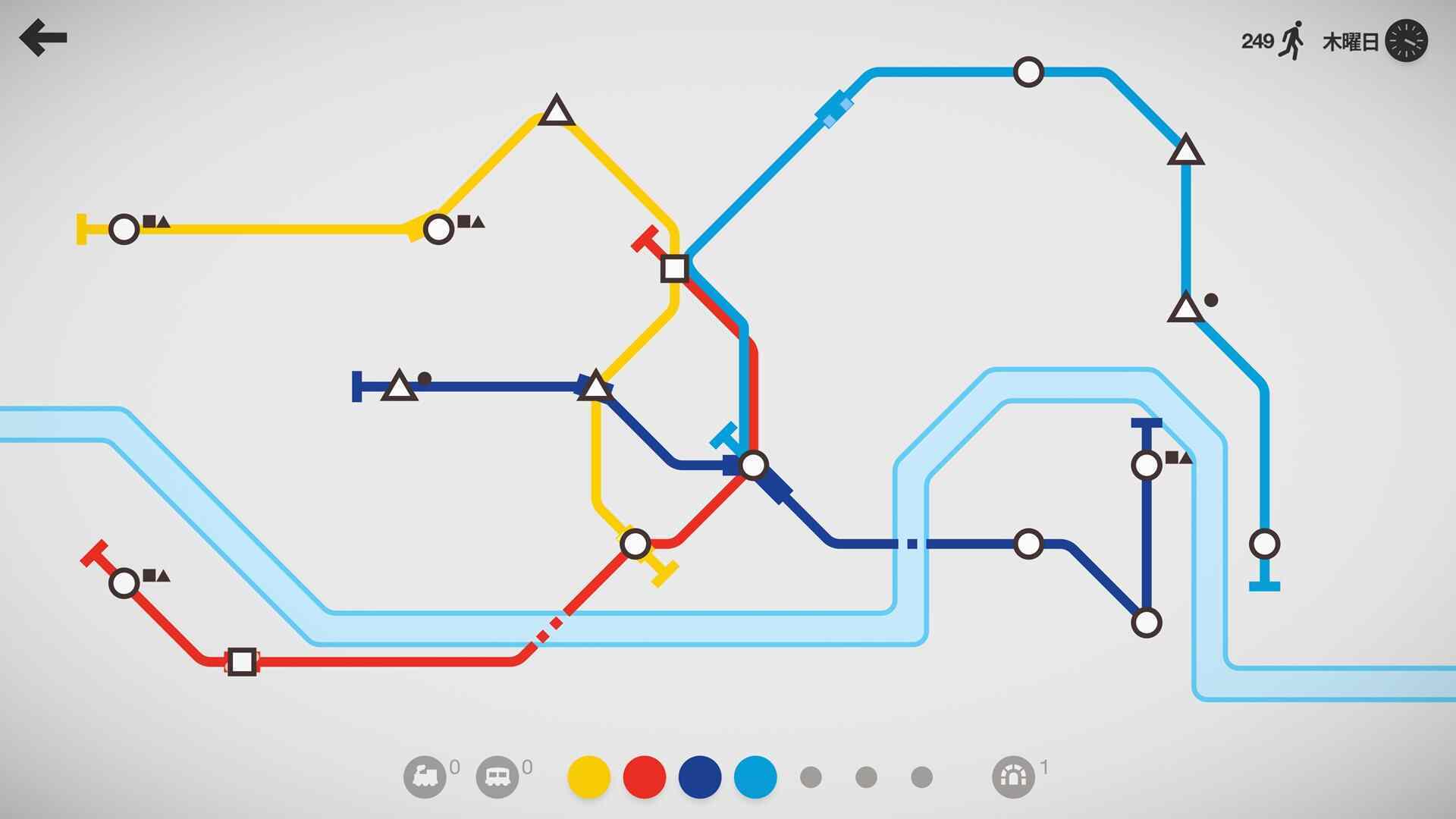The image size is (1456, 819).
Task: Click the back arrow in the top-left corner
Action: coord(43,36)
